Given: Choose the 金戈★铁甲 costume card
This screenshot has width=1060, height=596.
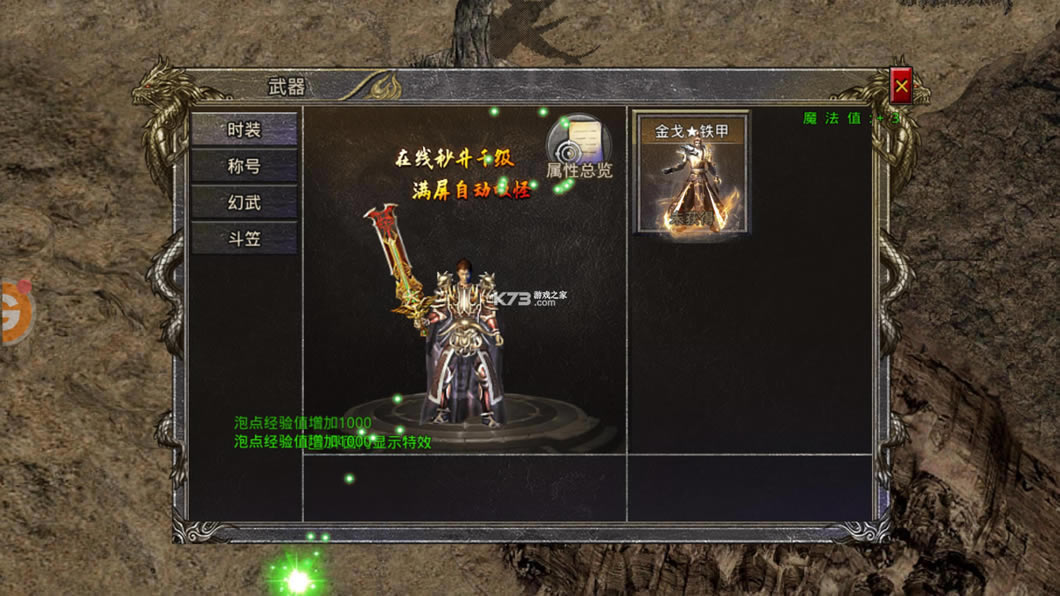Looking at the screenshot, I should coord(691,173).
